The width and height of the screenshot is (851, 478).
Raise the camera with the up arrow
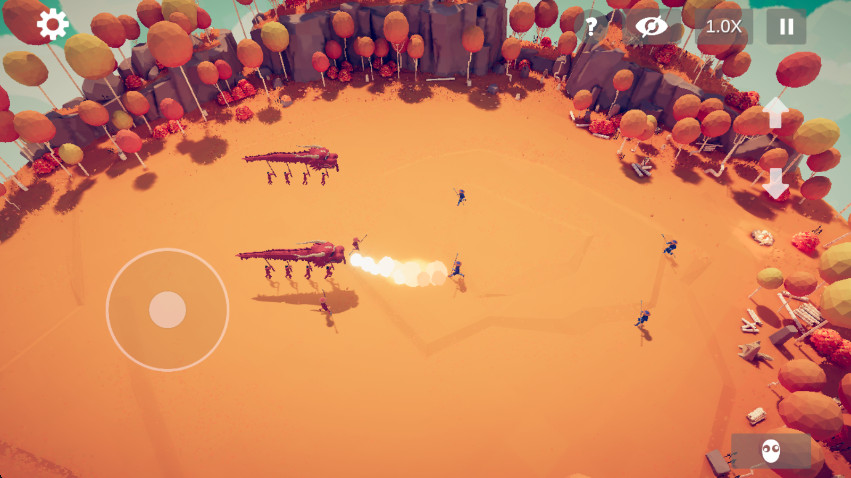click(x=776, y=112)
